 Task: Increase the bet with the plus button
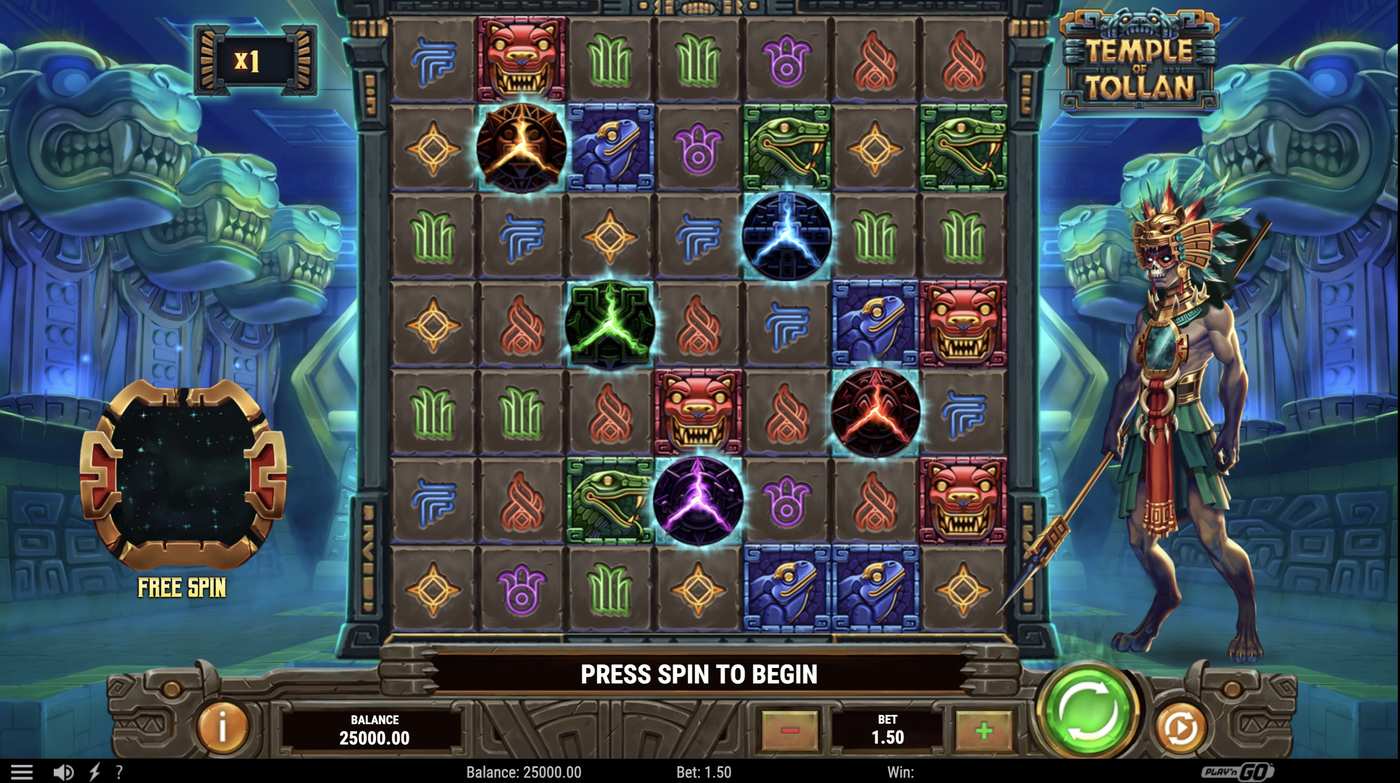pos(984,729)
